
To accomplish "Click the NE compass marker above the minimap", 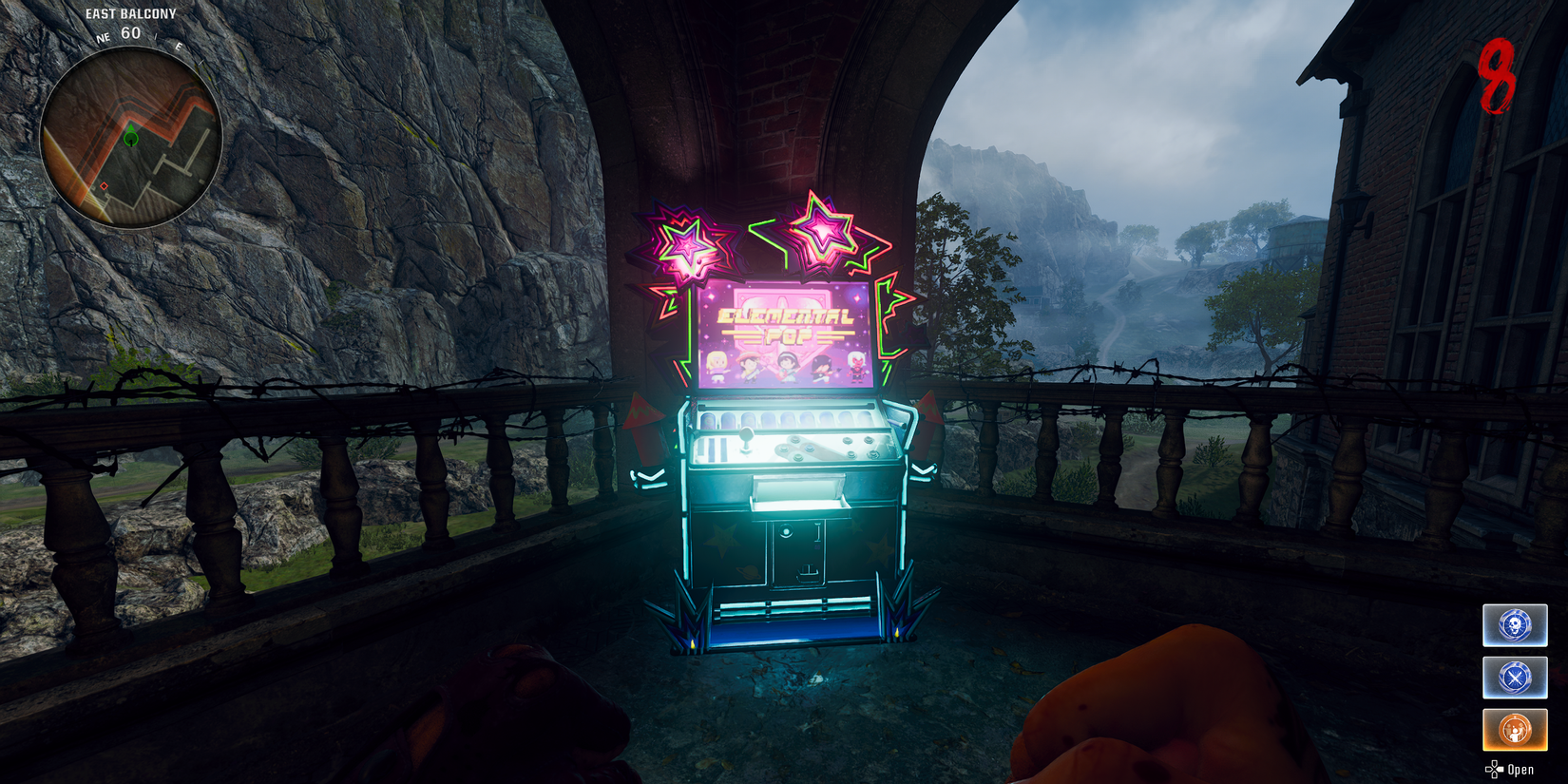I will click(x=105, y=39).
